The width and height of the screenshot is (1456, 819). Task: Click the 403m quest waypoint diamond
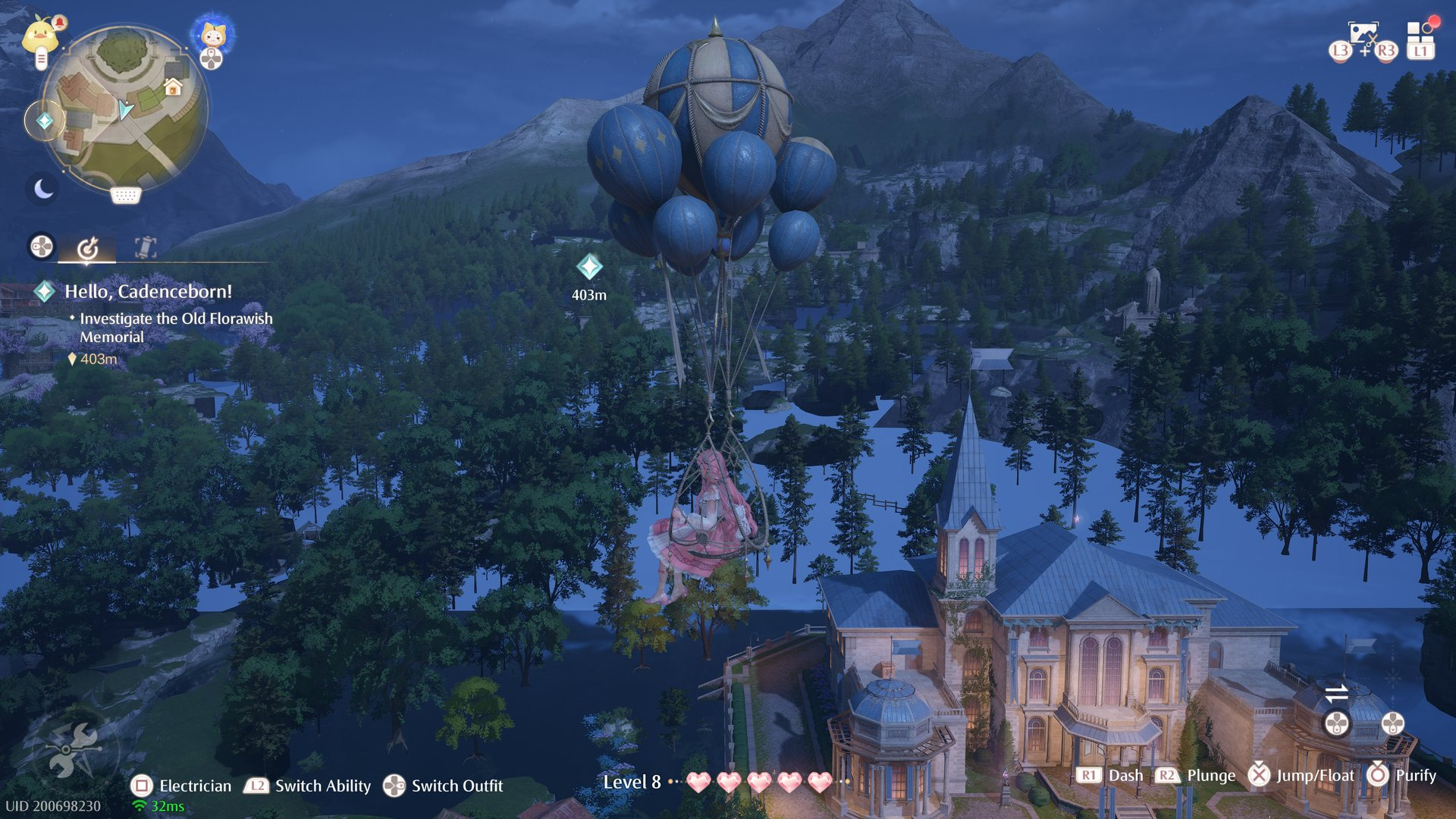[x=589, y=267]
